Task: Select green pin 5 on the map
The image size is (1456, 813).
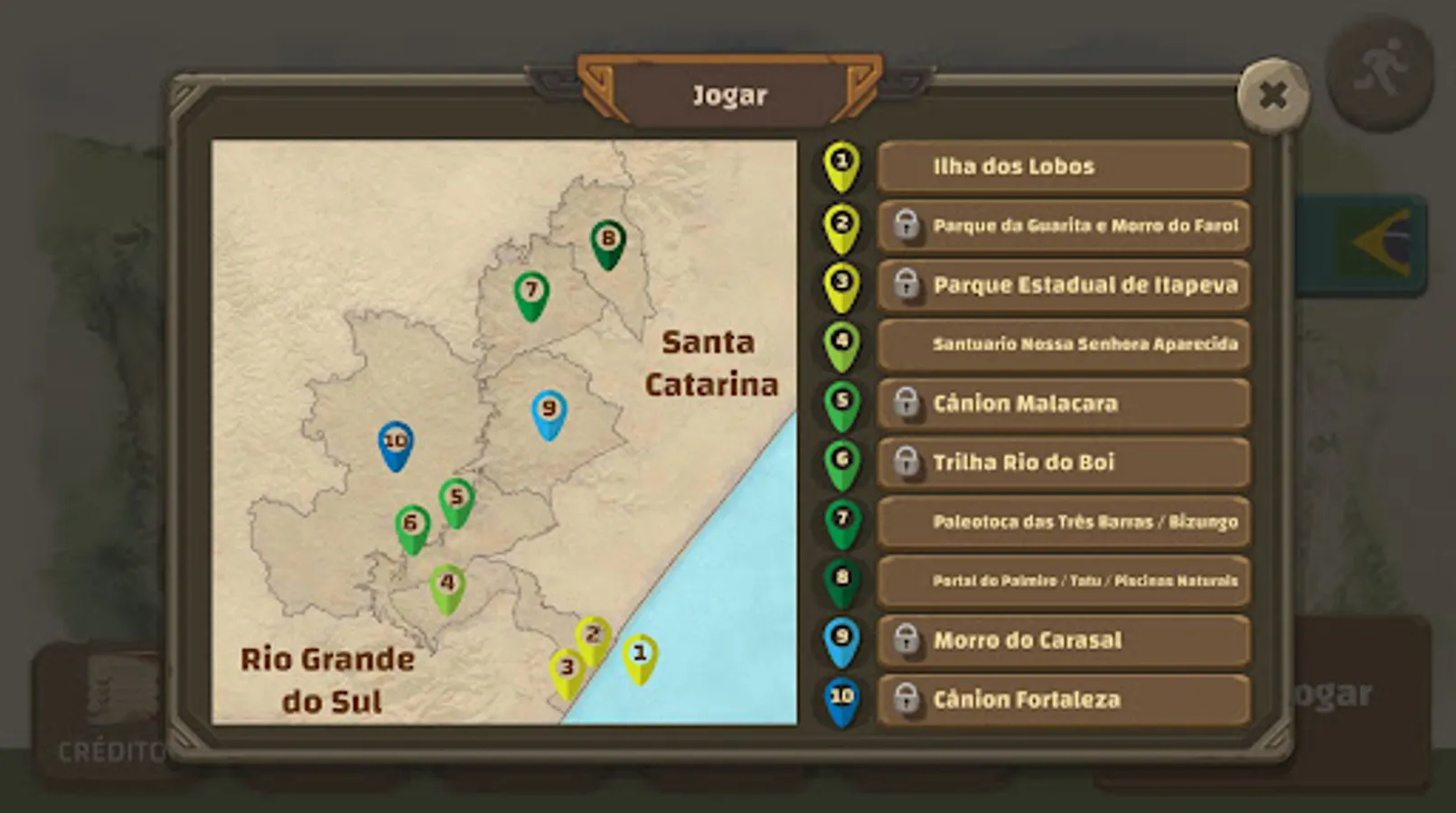Action: [x=457, y=497]
